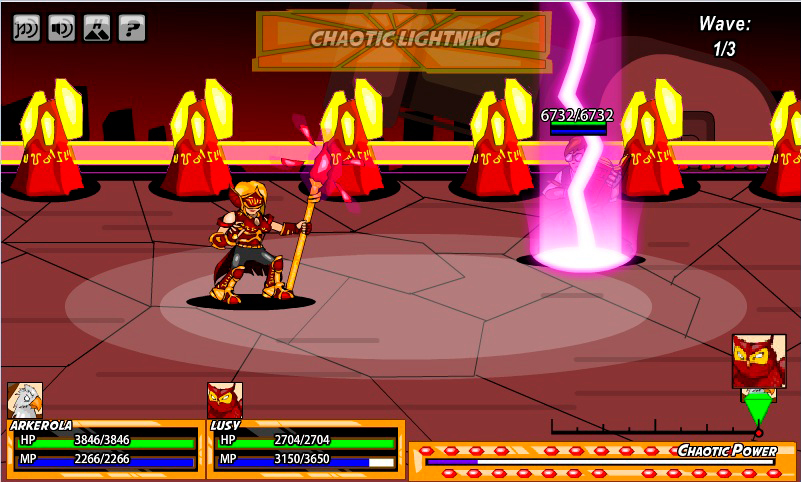This screenshot has height=482, width=801.
Task: Select Lusy's red owl portrait
Action: tap(224, 400)
